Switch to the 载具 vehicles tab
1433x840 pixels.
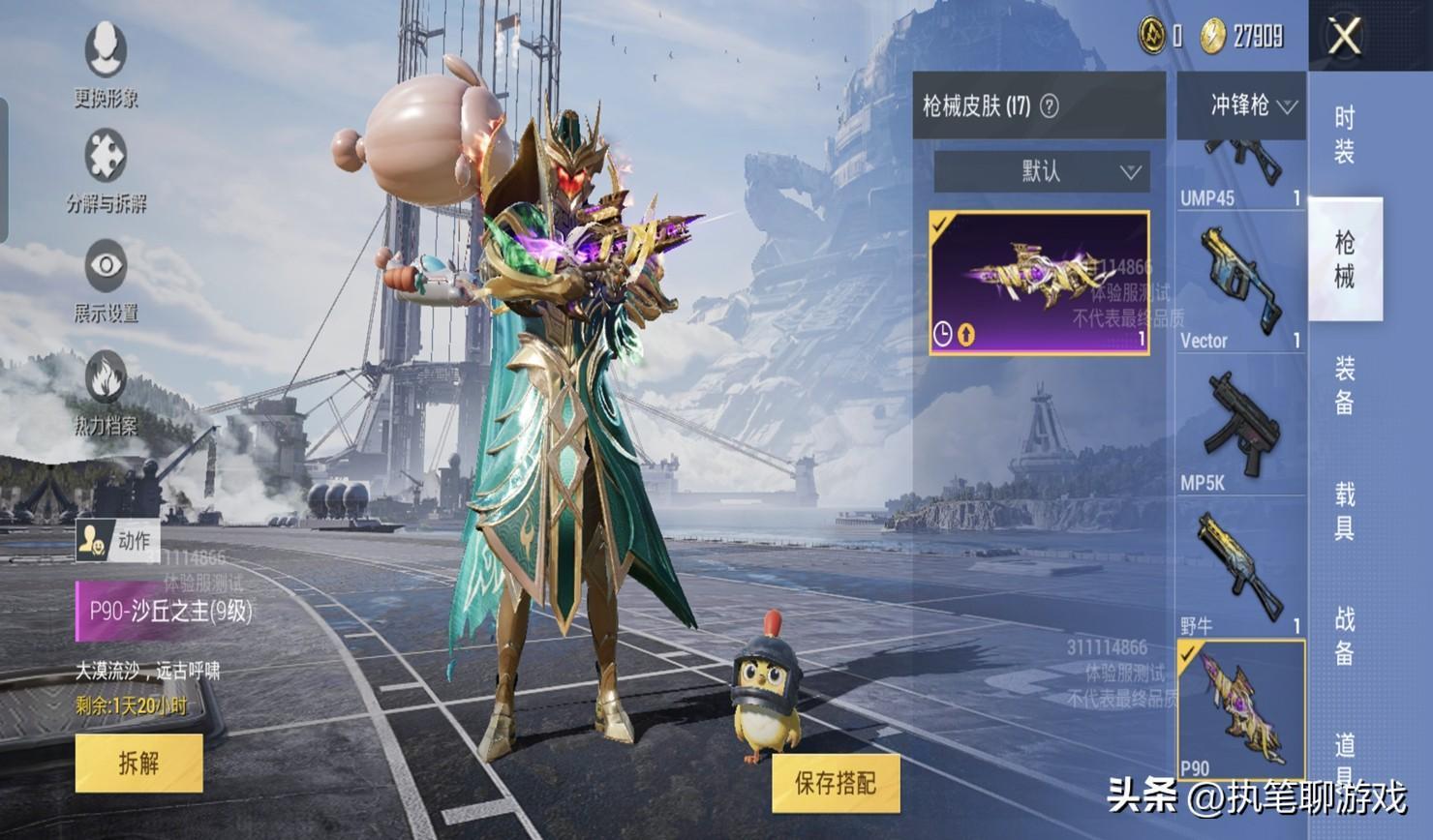point(1345,510)
